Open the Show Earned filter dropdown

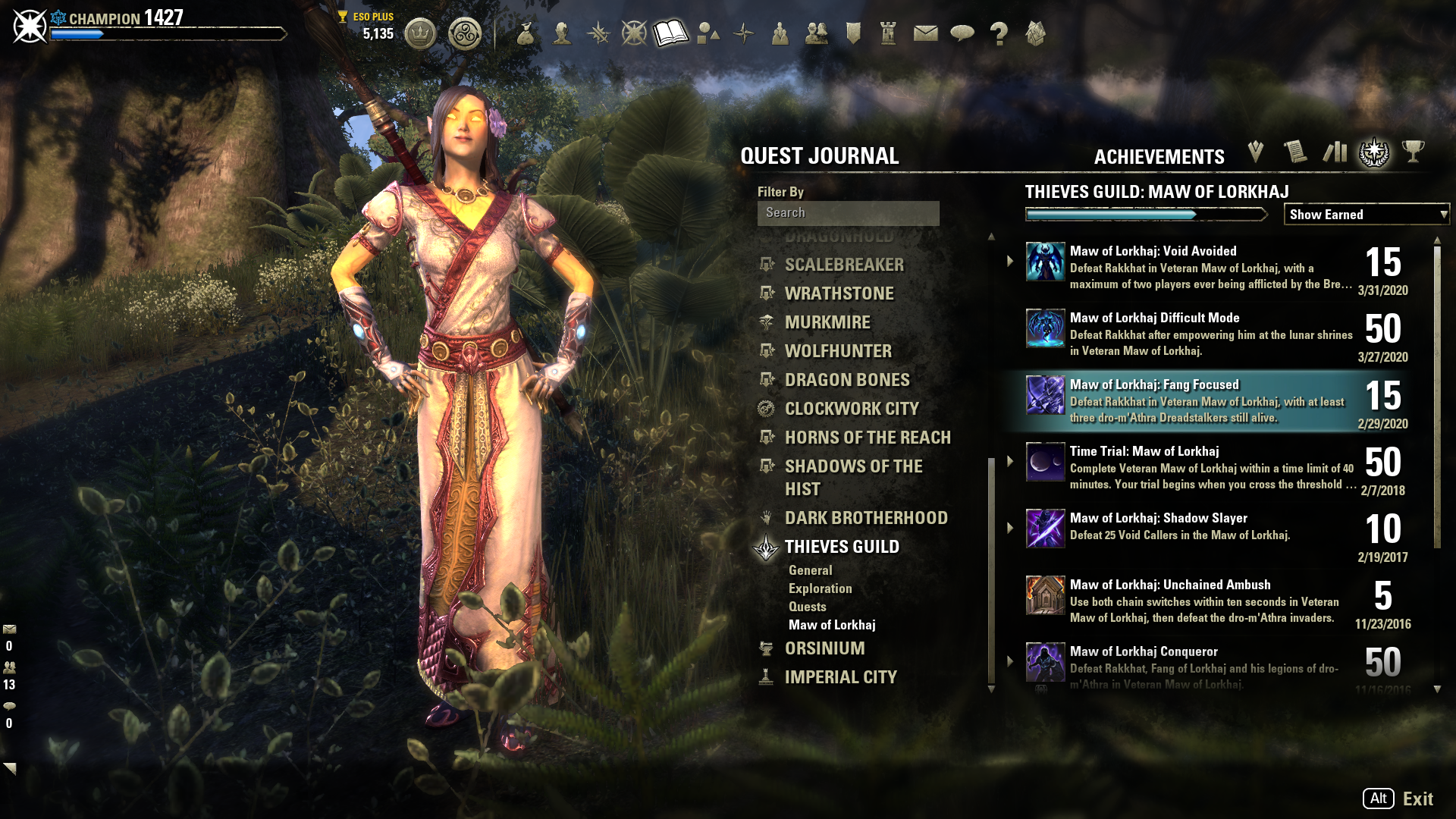pos(1366,215)
